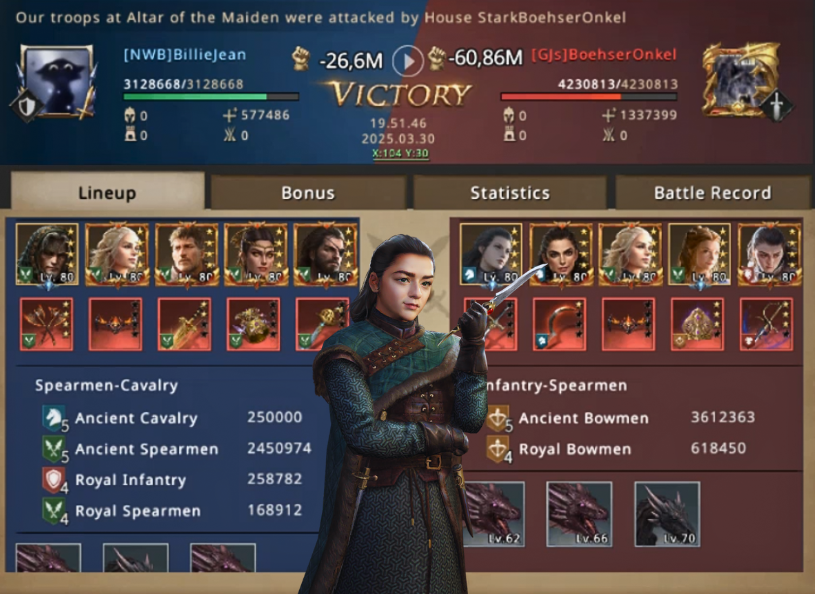View BoehserOnkel's golden dragon avatar
Image resolution: width=815 pixels, height=594 pixels.
740,78
